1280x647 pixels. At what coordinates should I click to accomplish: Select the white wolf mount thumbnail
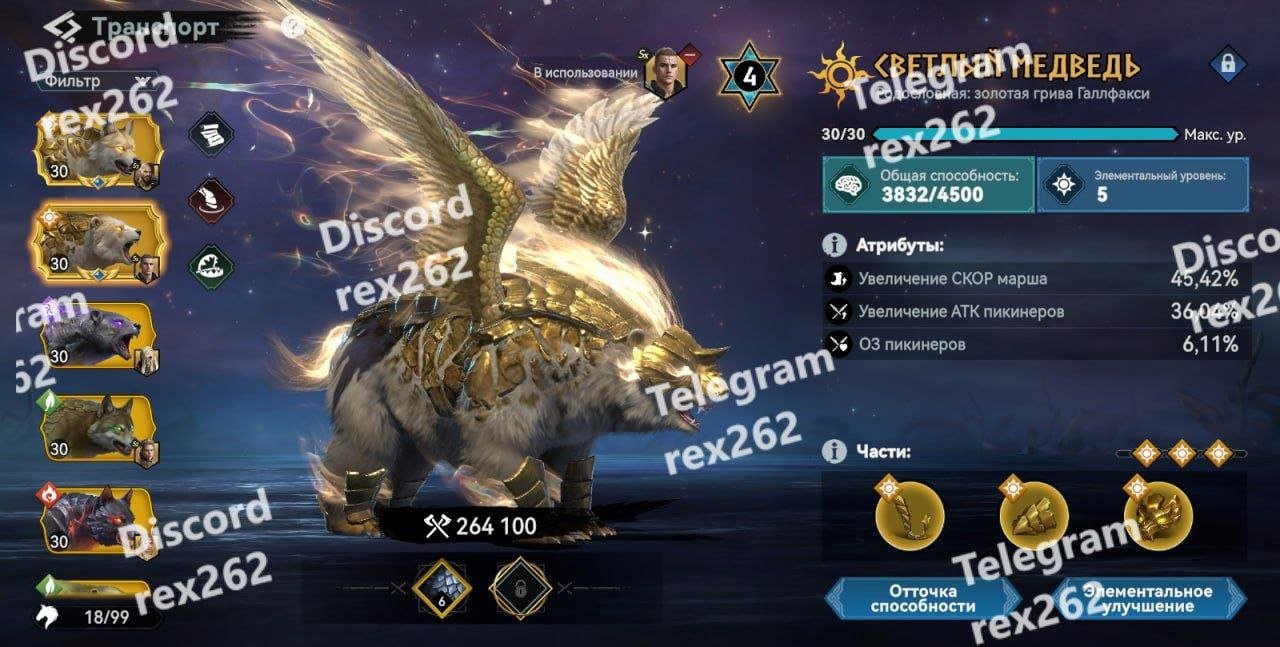pos(98,150)
